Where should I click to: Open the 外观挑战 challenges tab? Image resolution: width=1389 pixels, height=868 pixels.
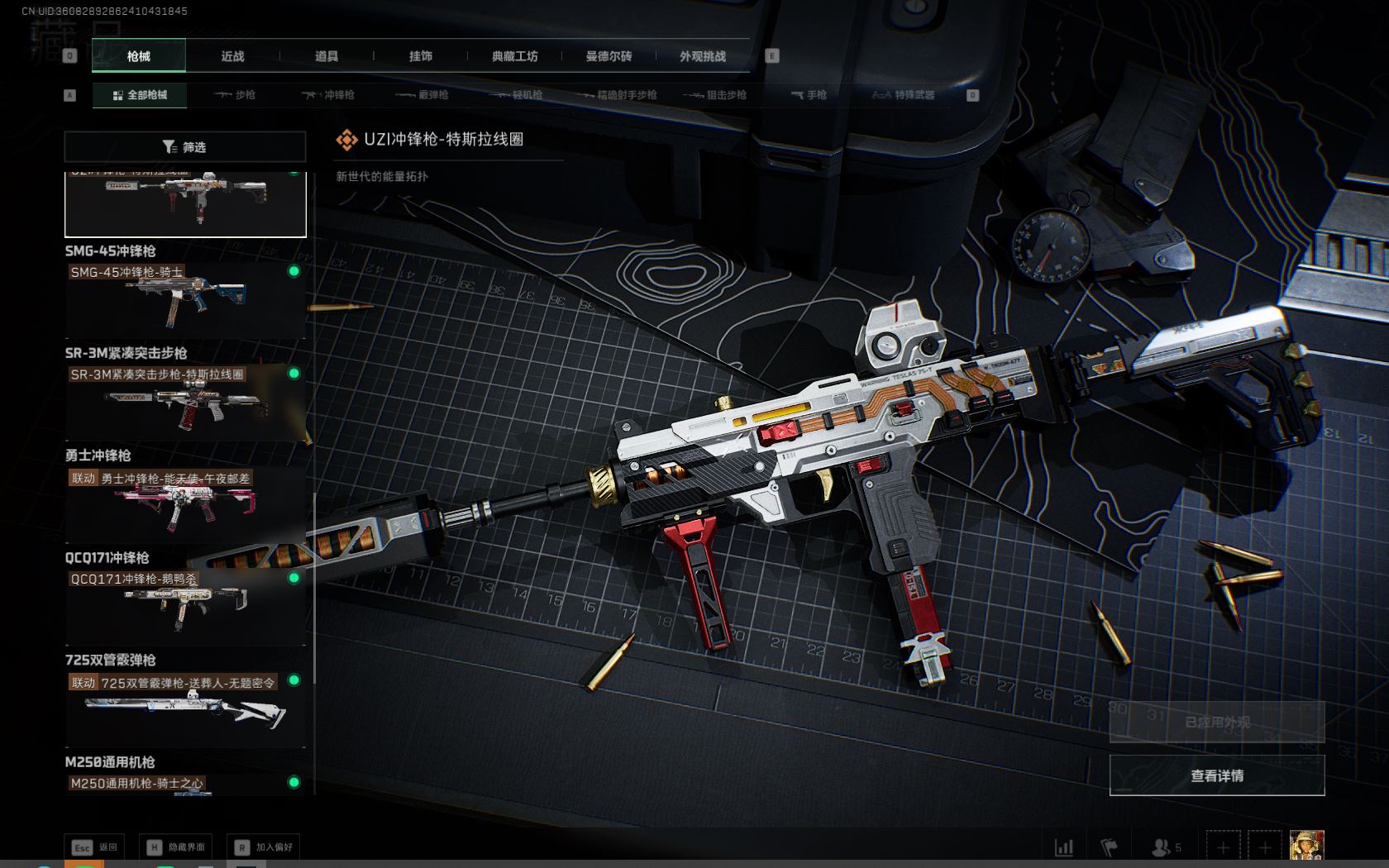coord(703,56)
